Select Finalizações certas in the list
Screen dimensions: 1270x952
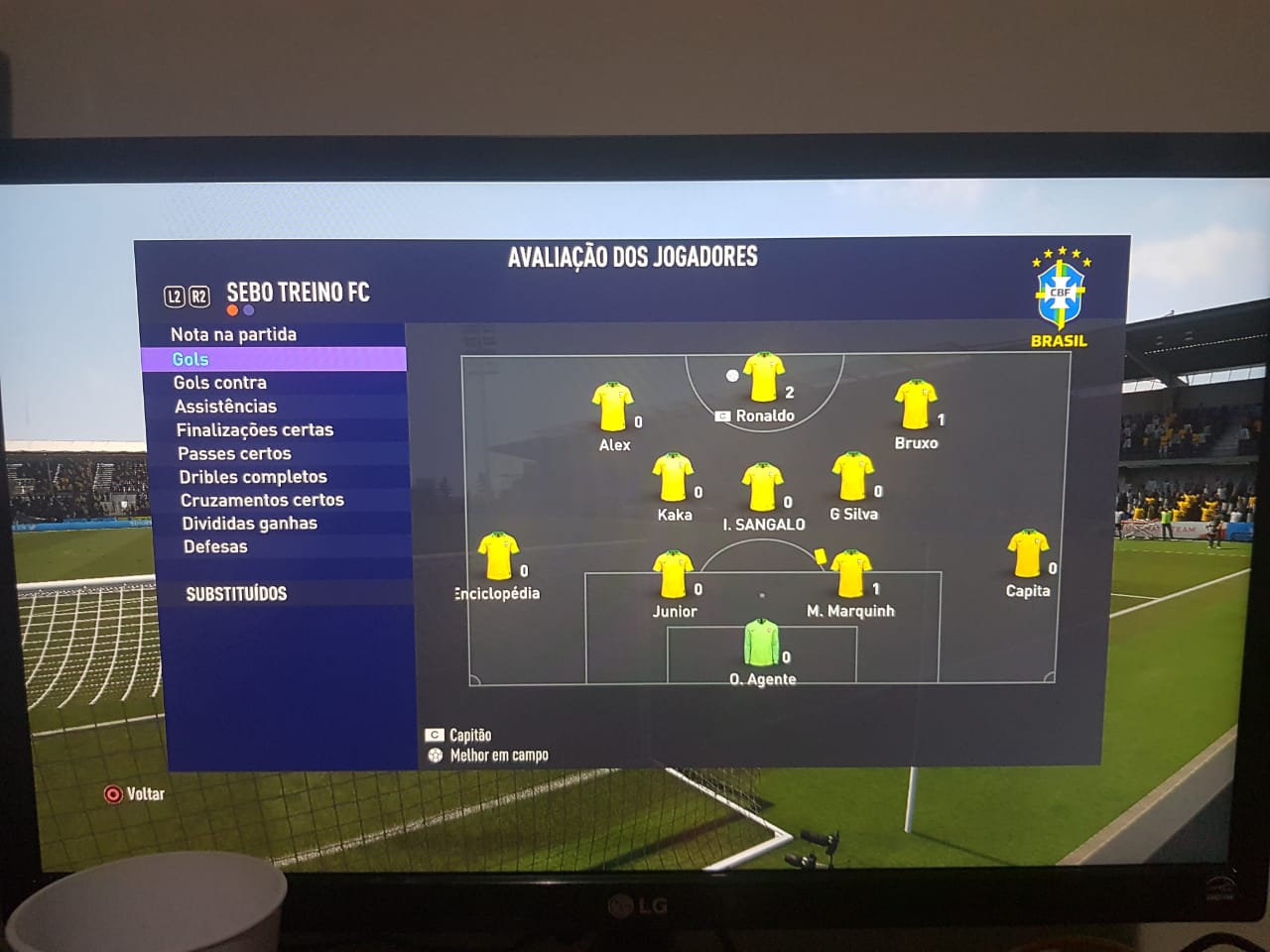(x=254, y=430)
